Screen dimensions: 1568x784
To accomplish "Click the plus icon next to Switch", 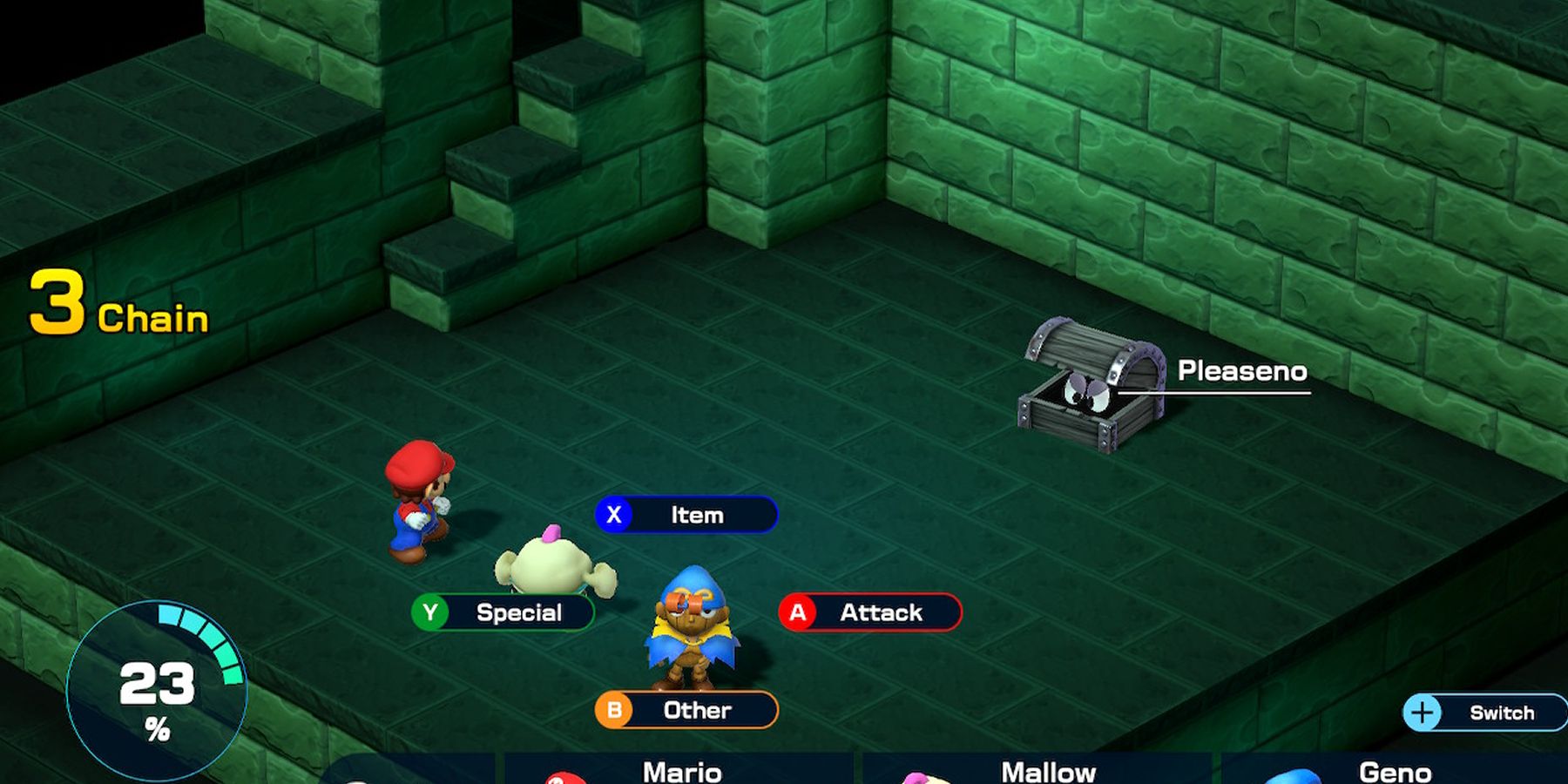I will pyautogui.click(x=1422, y=711).
